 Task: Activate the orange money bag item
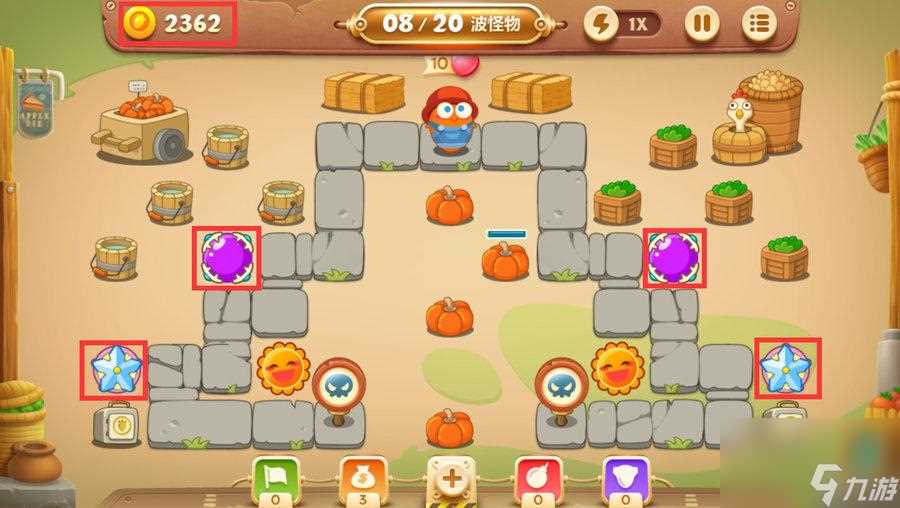click(361, 477)
